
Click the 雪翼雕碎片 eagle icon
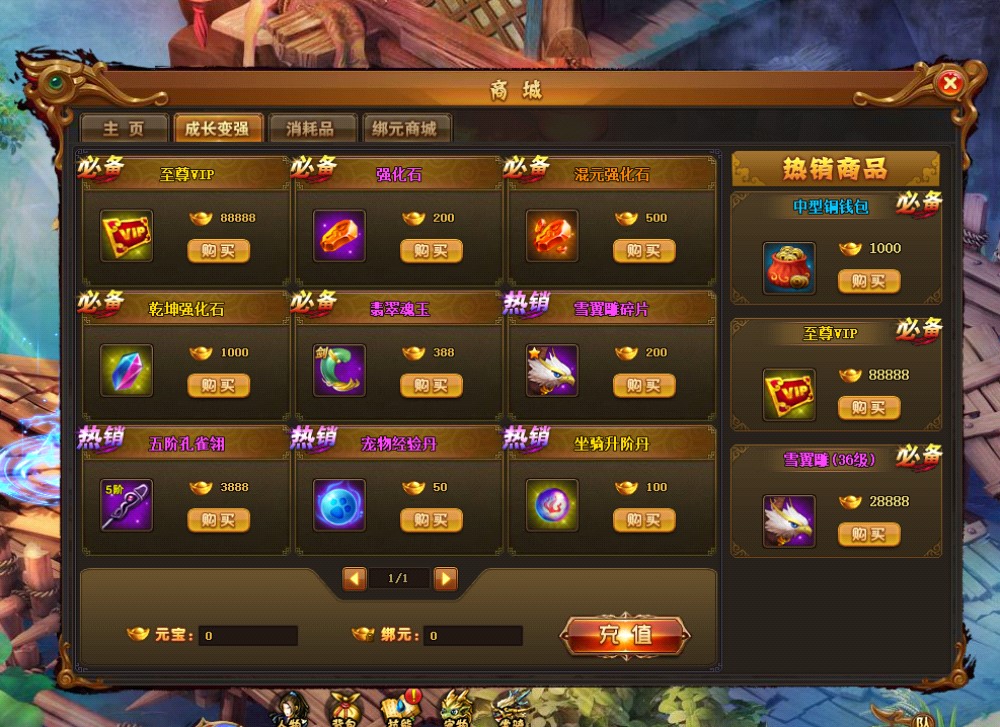(552, 370)
